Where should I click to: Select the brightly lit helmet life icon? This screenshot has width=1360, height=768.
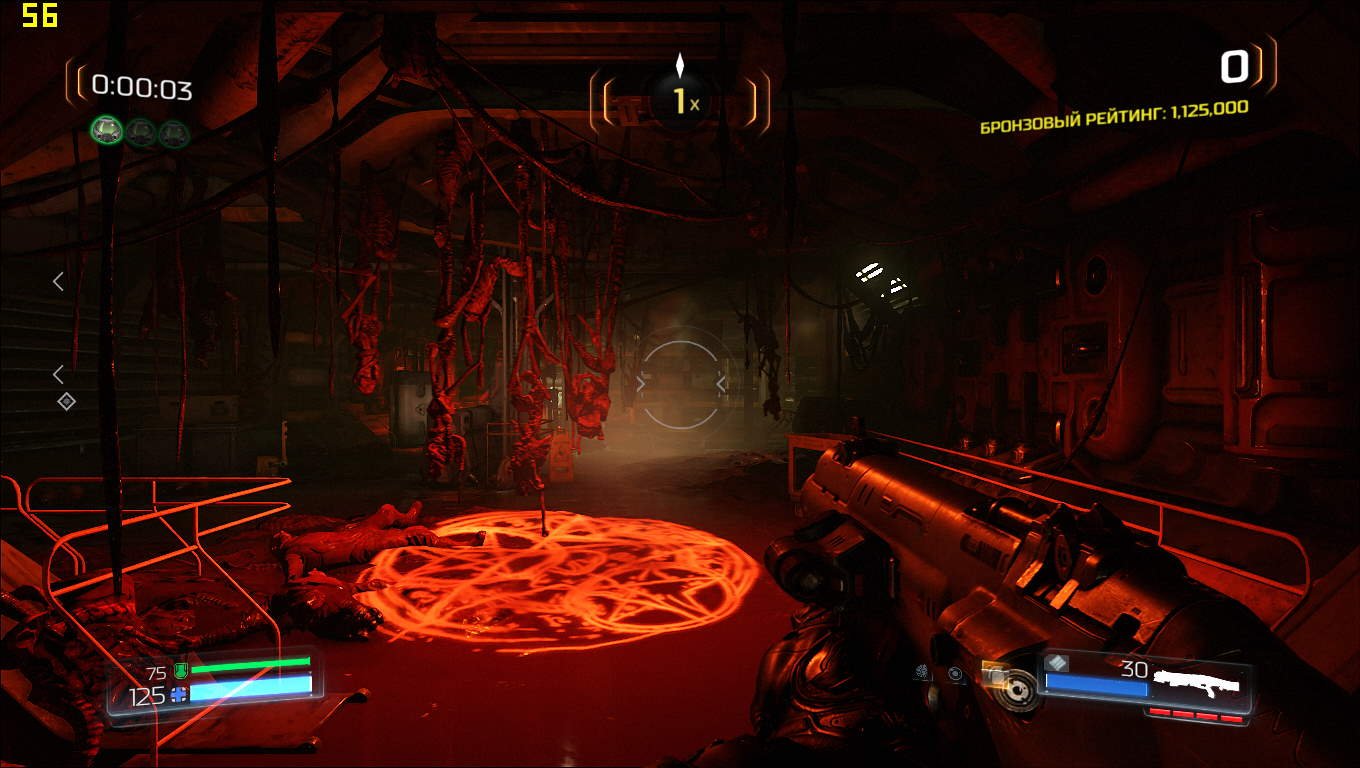(106, 130)
